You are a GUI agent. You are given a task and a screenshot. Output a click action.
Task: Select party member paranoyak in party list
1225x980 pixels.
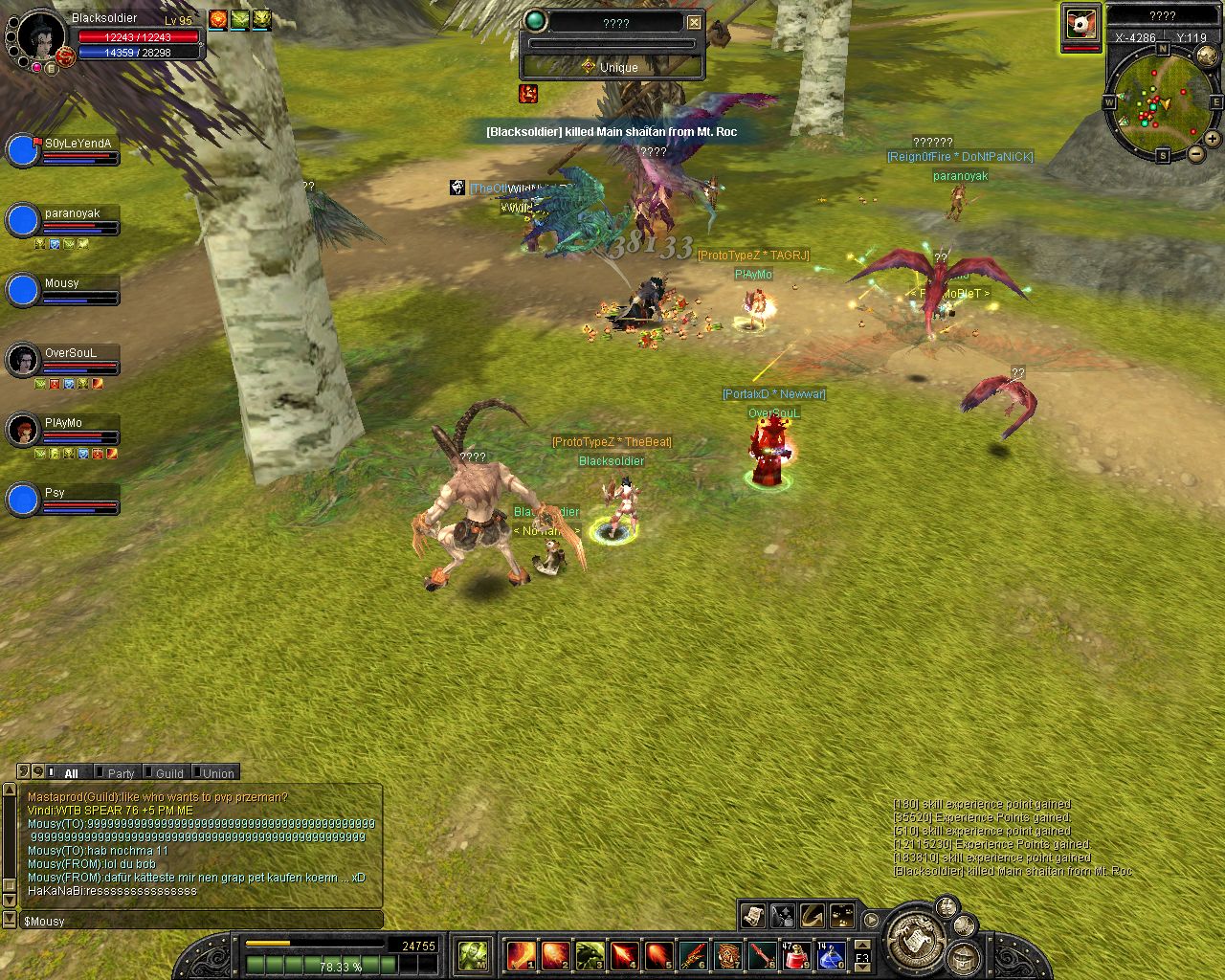[x=23, y=221]
